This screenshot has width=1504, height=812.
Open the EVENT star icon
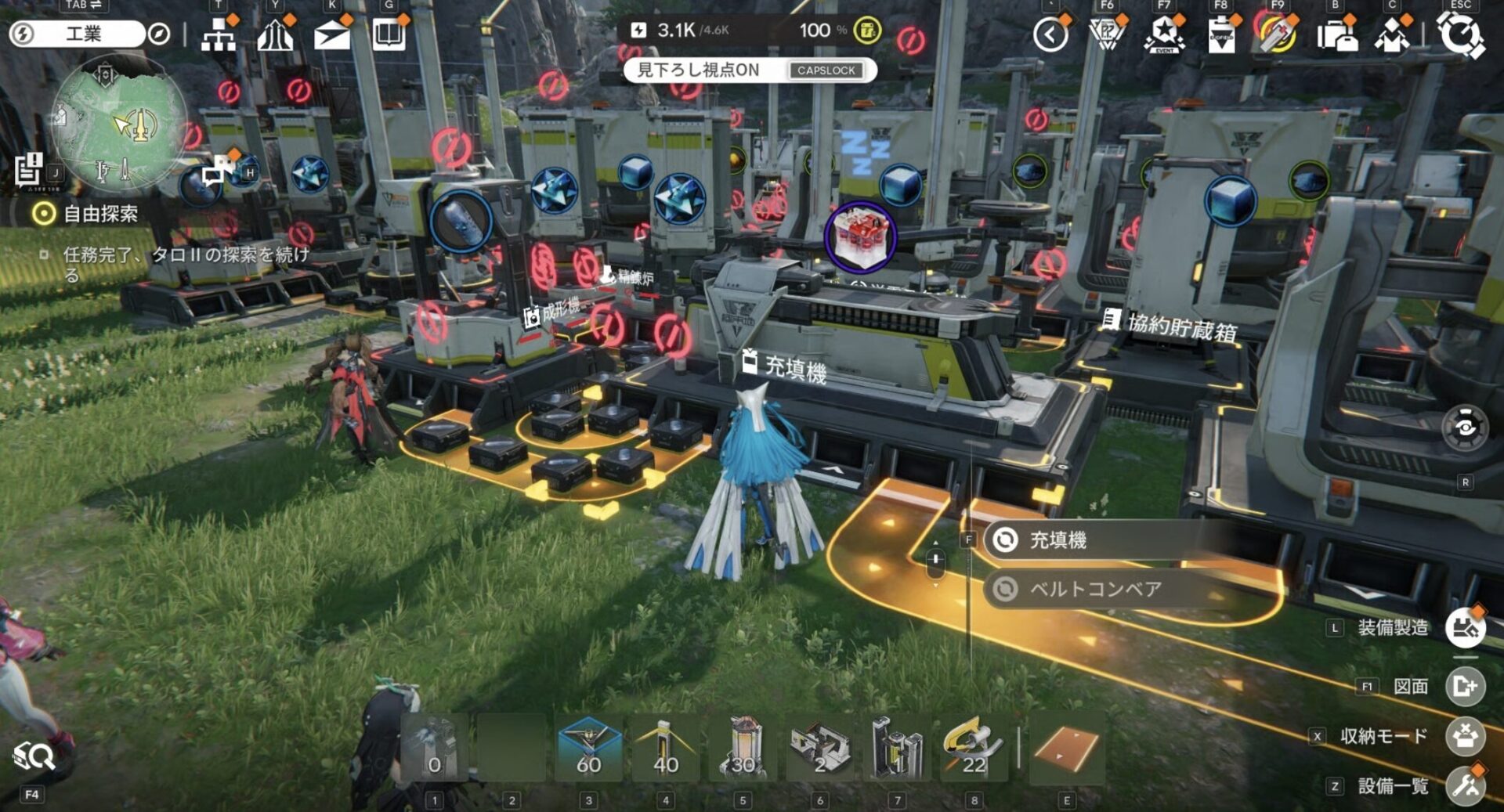click(1164, 35)
